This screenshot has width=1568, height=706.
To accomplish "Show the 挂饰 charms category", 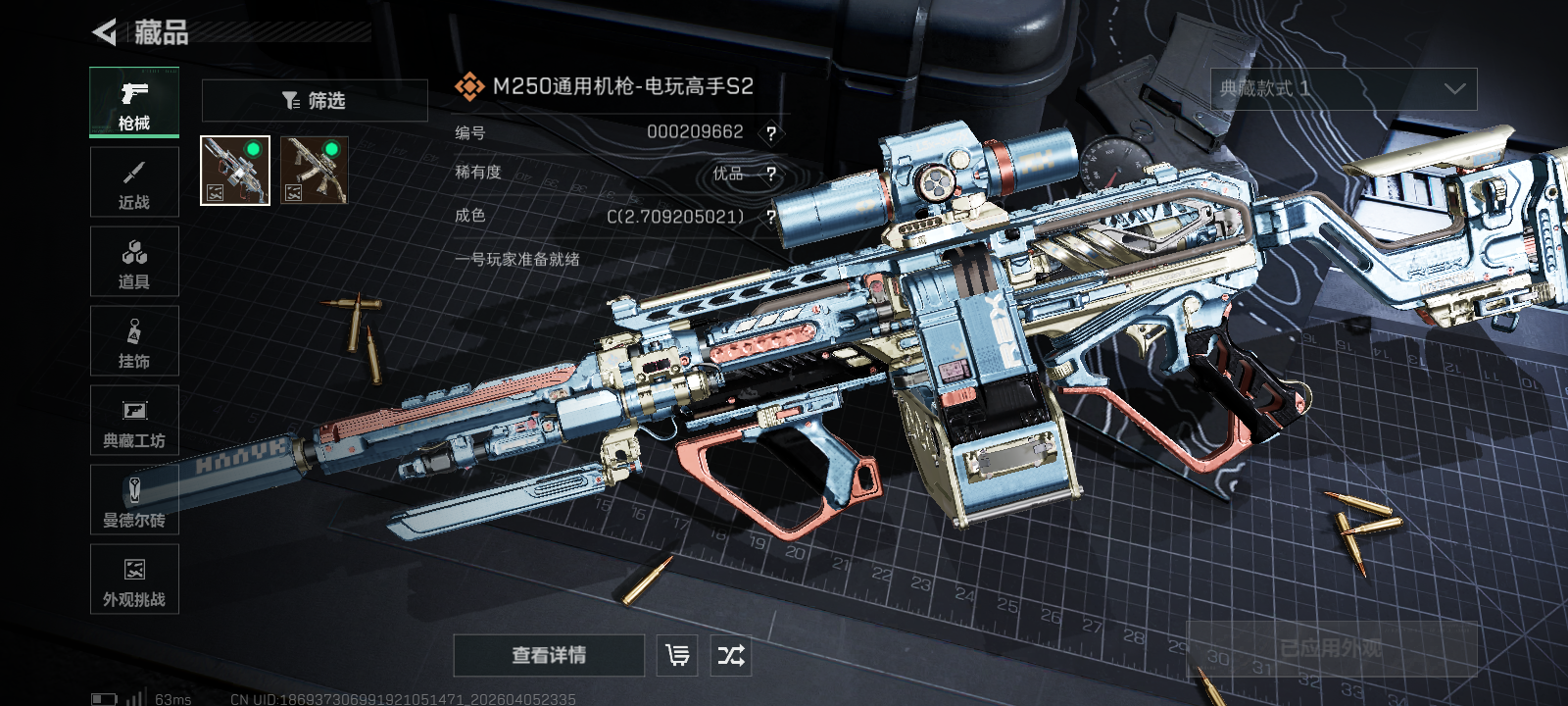I will pos(134,341).
